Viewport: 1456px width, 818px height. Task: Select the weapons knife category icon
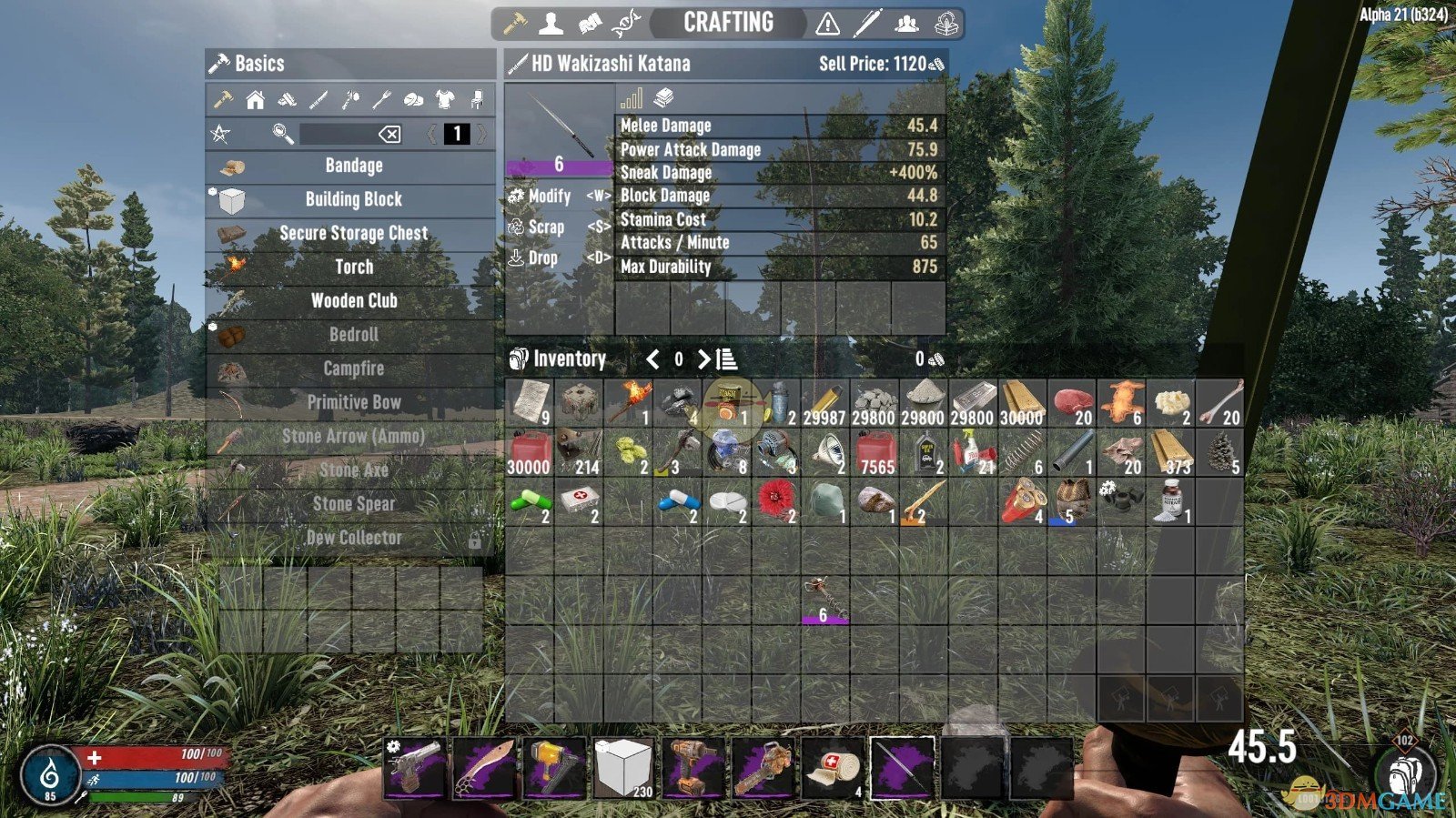click(x=318, y=100)
